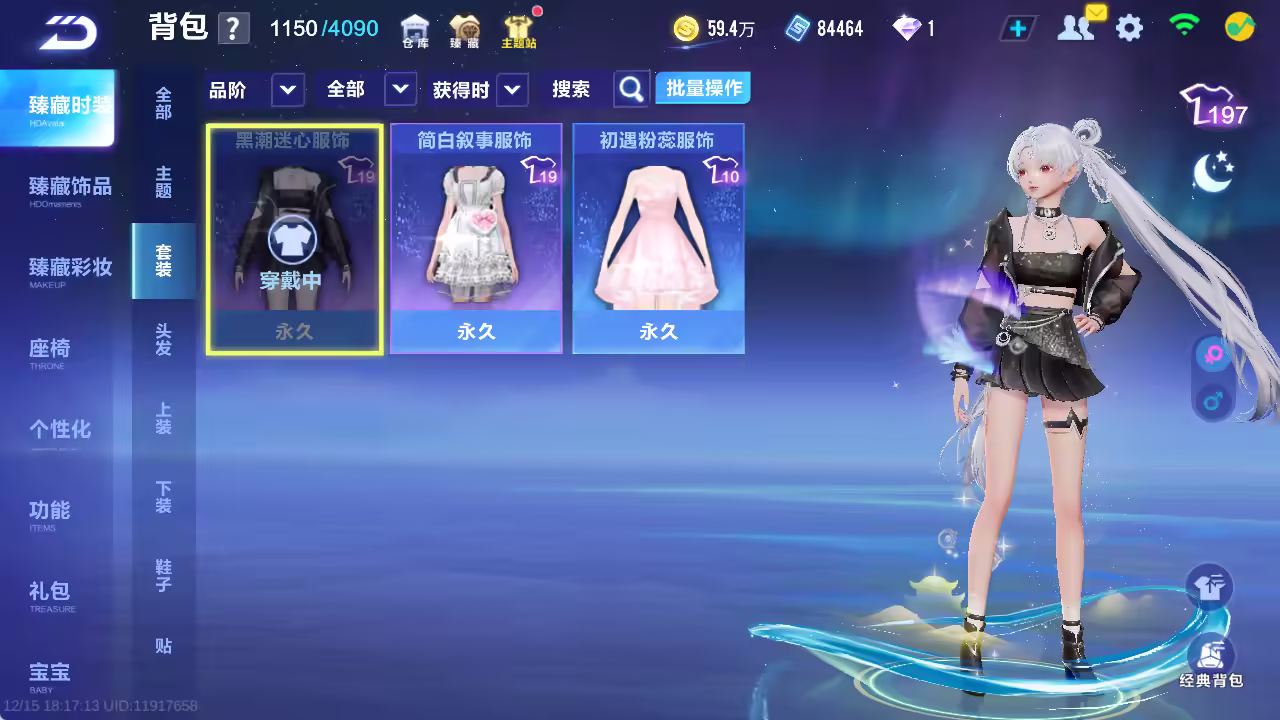Select the 个性化 category

59,430
